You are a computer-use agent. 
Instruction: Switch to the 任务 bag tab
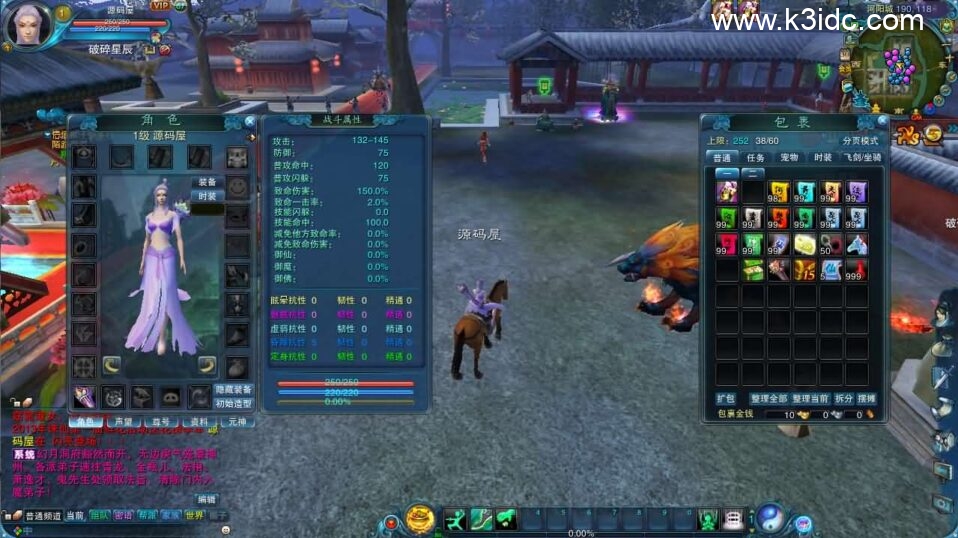point(755,157)
